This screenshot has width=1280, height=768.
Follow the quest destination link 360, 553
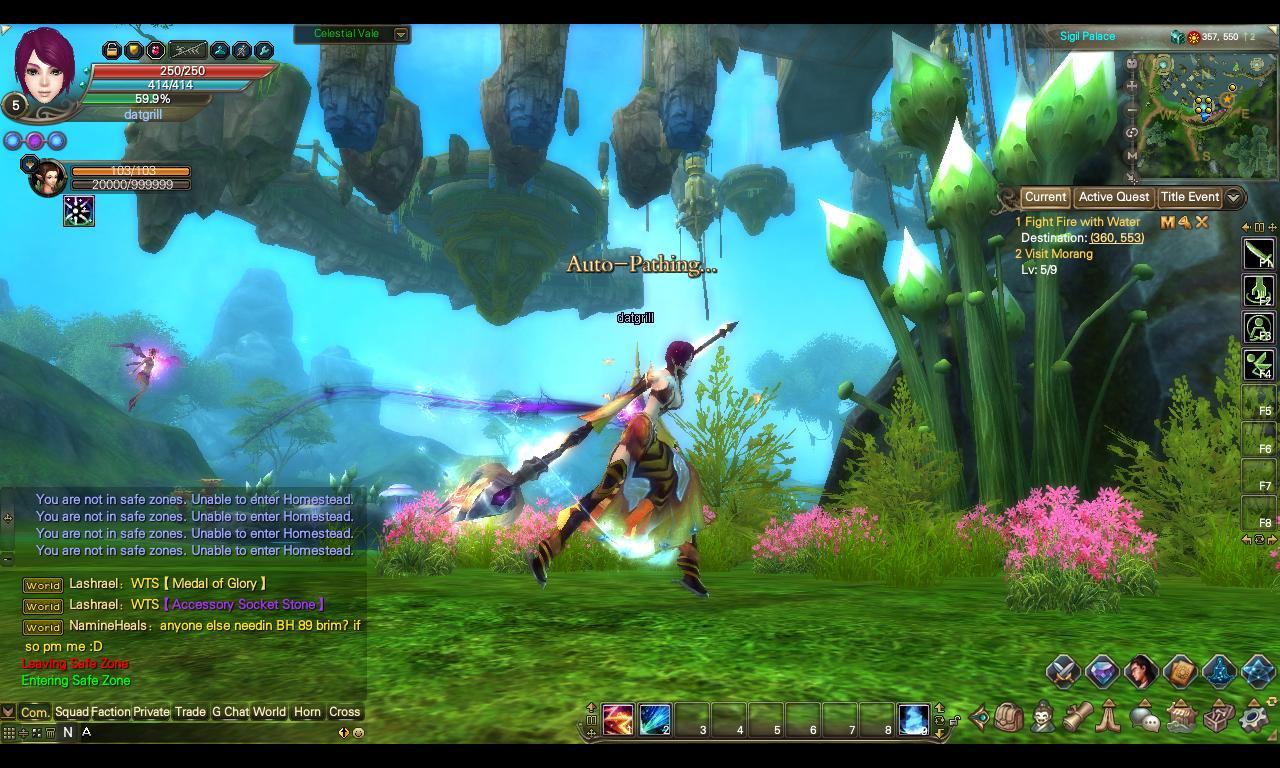pos(1116,238)
